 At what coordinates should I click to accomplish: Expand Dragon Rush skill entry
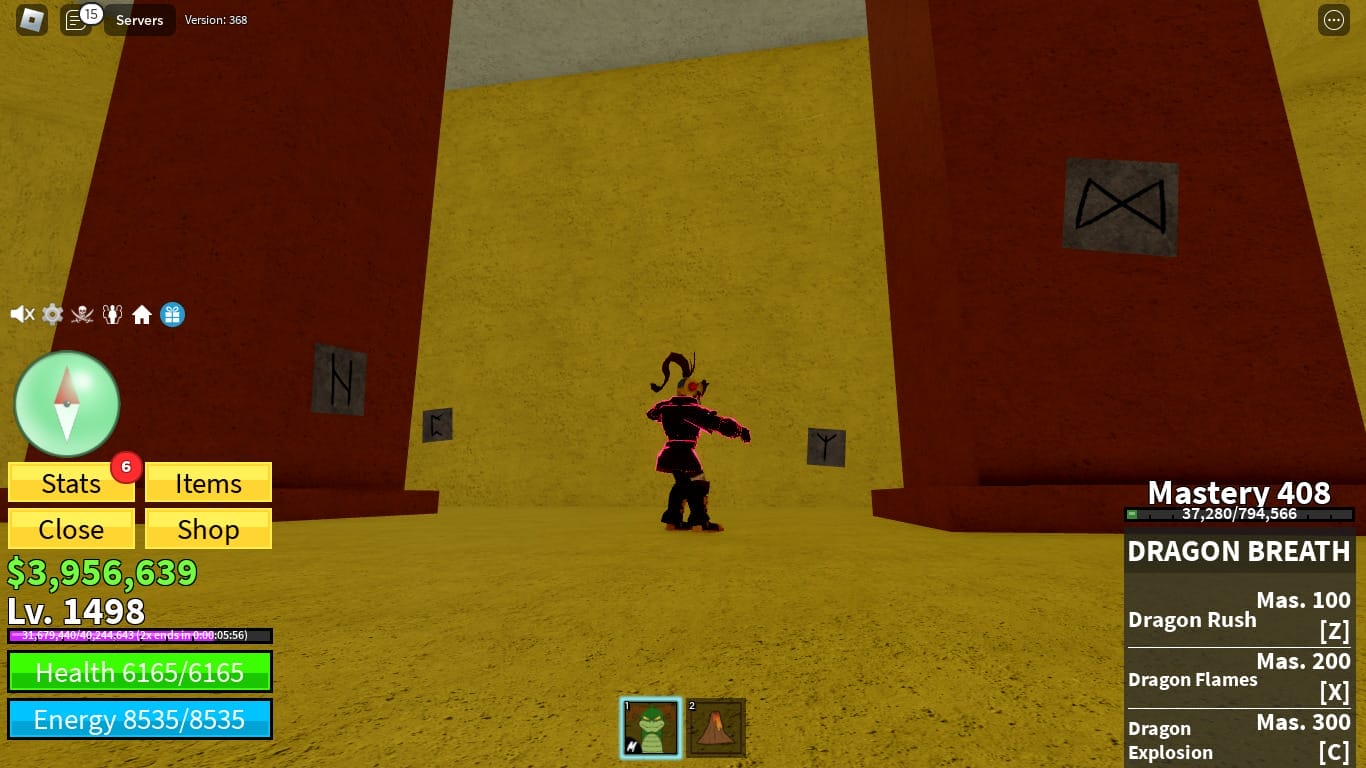coord(1239,610)
